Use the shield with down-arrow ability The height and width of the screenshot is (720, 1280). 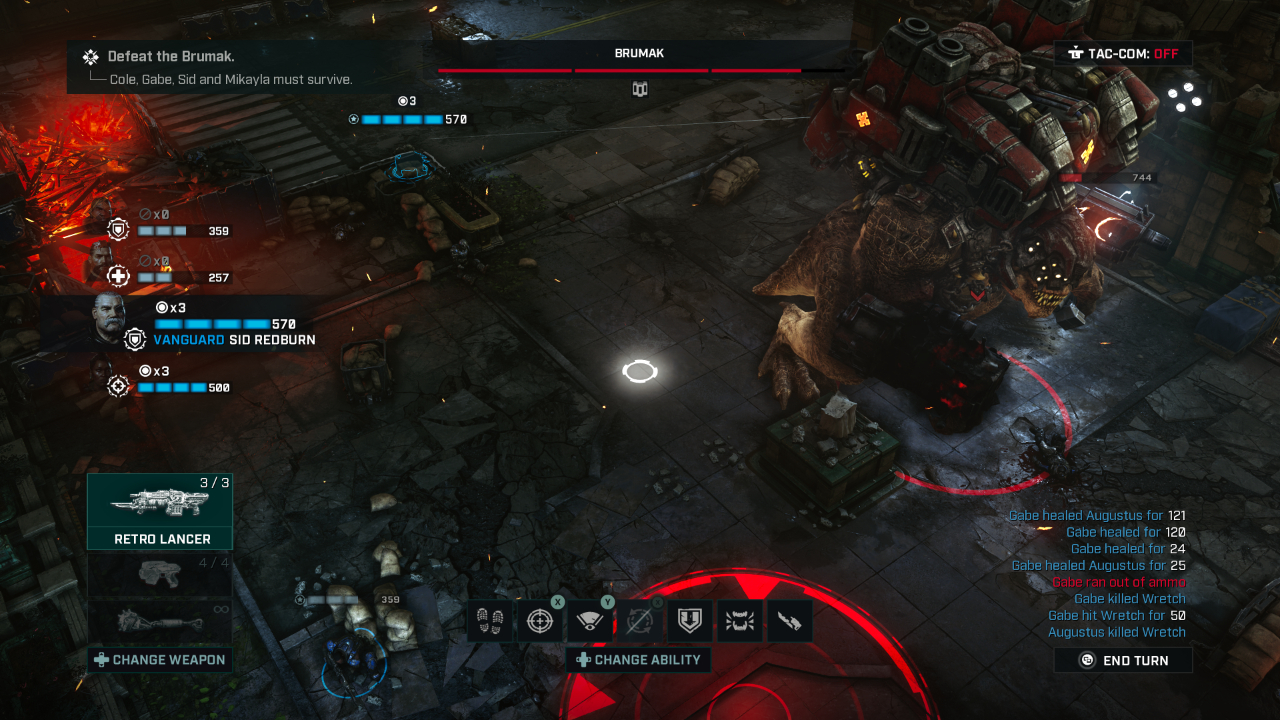(x=689, y=621)
